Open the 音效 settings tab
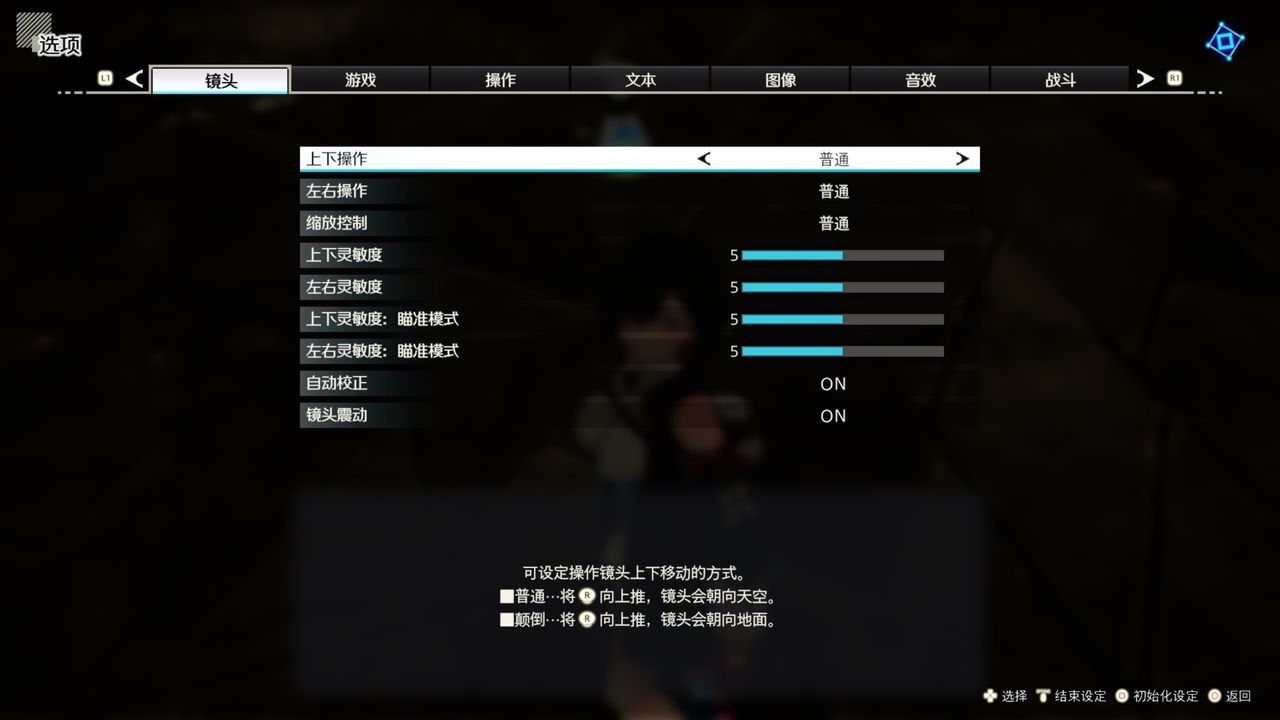Image resolution: width=1280 pixels, height=720 pixels. click(919, 79)
